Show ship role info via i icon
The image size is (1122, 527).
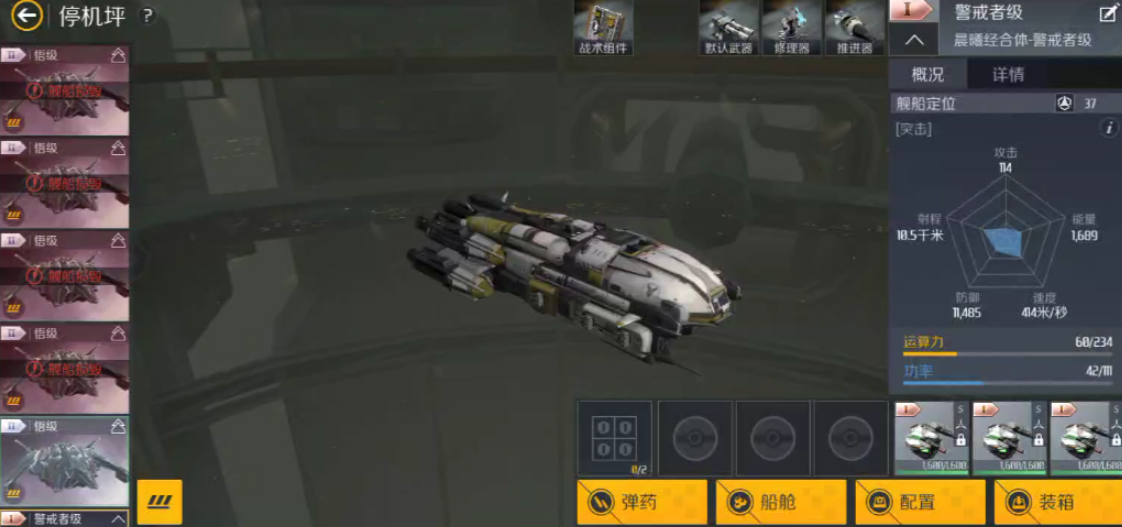[x=1108, y=128]
